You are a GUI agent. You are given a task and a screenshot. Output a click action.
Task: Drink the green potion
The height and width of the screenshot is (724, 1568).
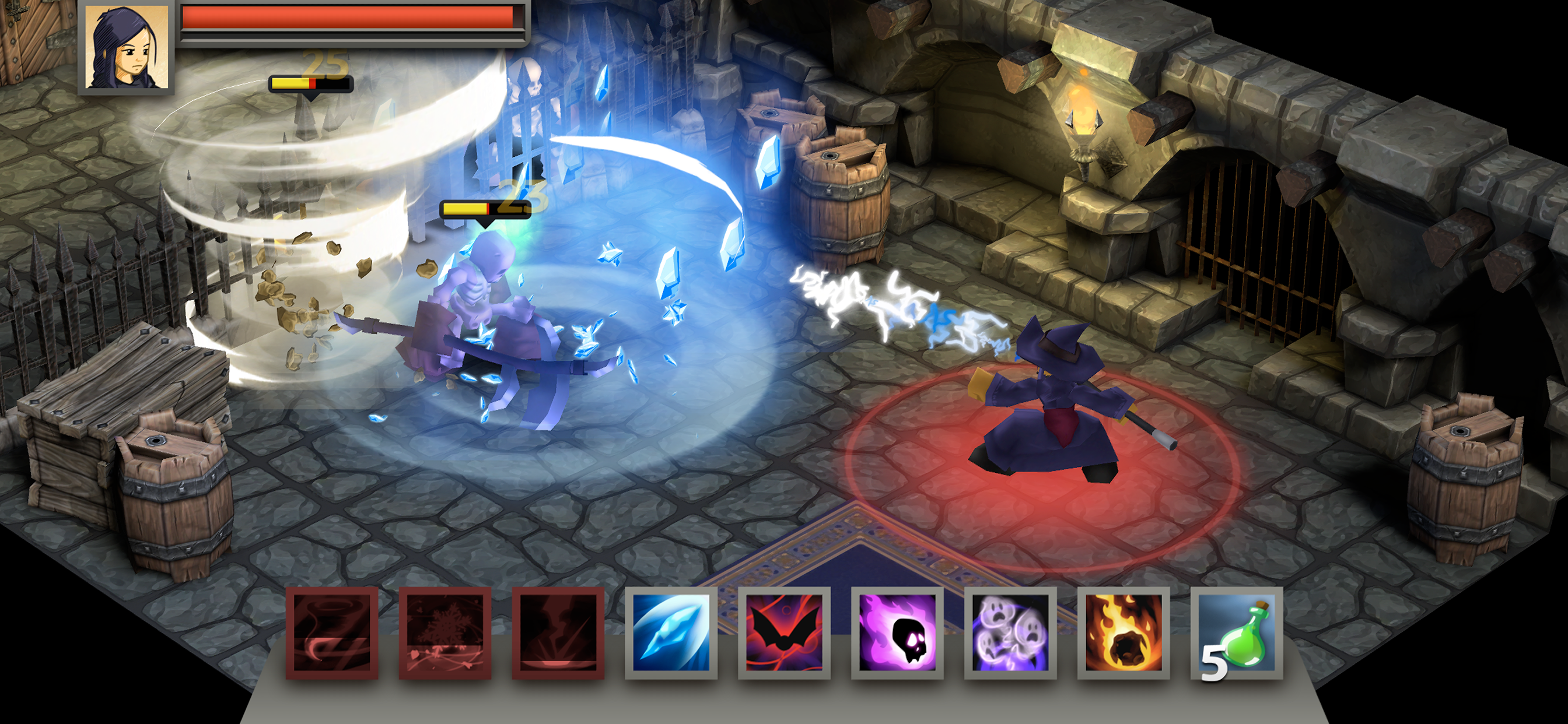(1237, 632)
